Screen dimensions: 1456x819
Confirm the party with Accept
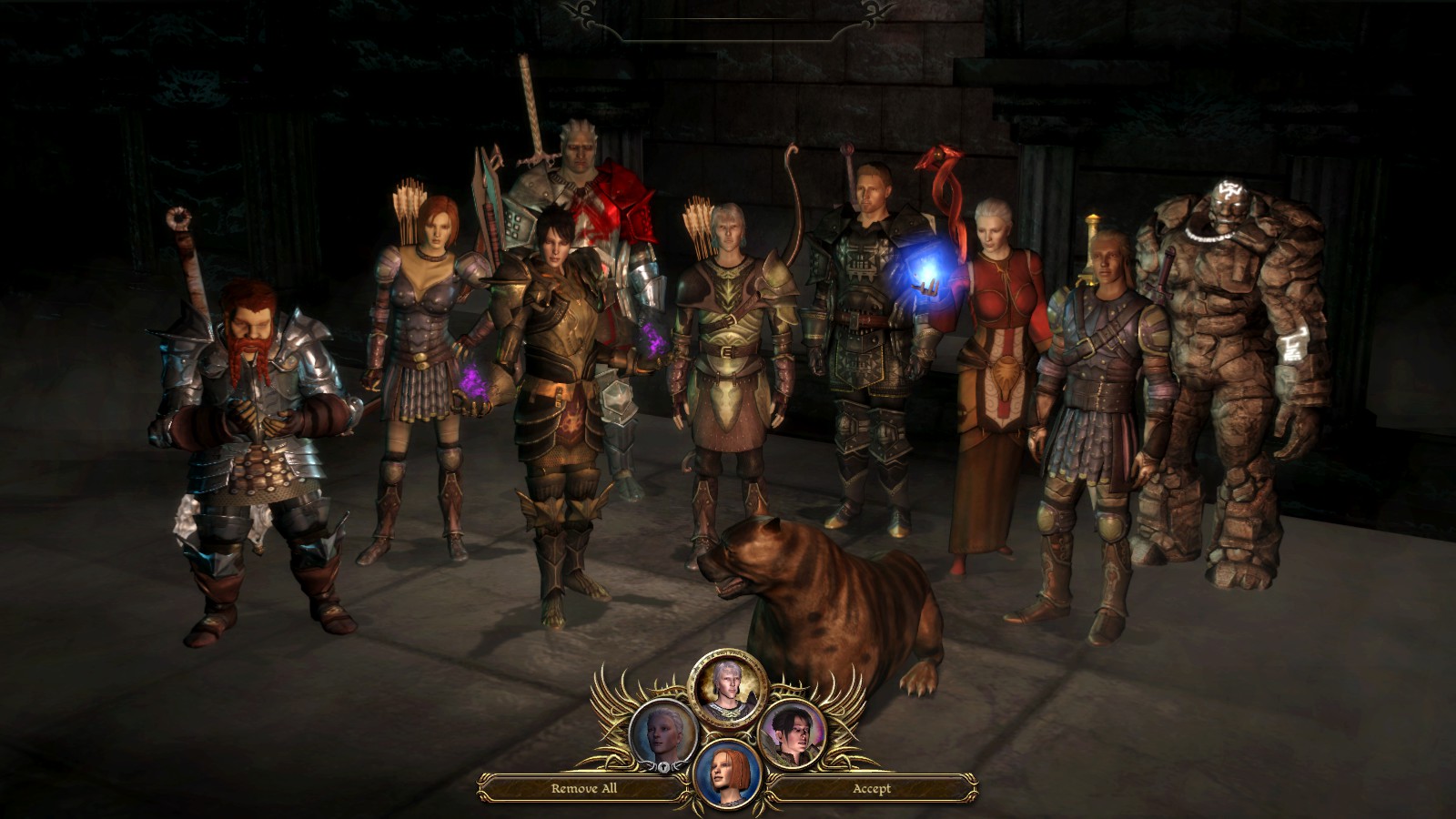[871, 788]
